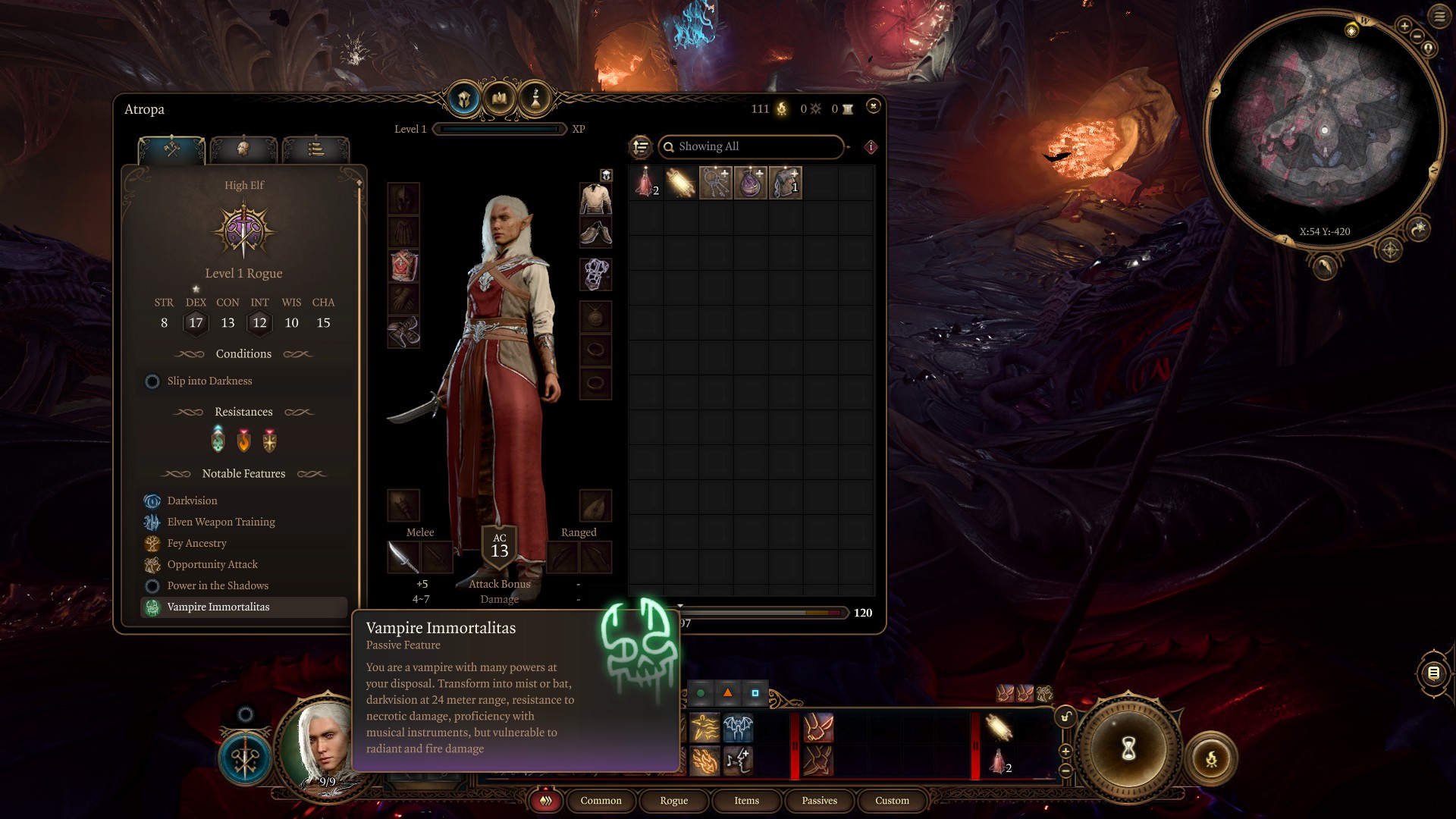
Task: Close the character inventory panel
Action: click(873, 106)
